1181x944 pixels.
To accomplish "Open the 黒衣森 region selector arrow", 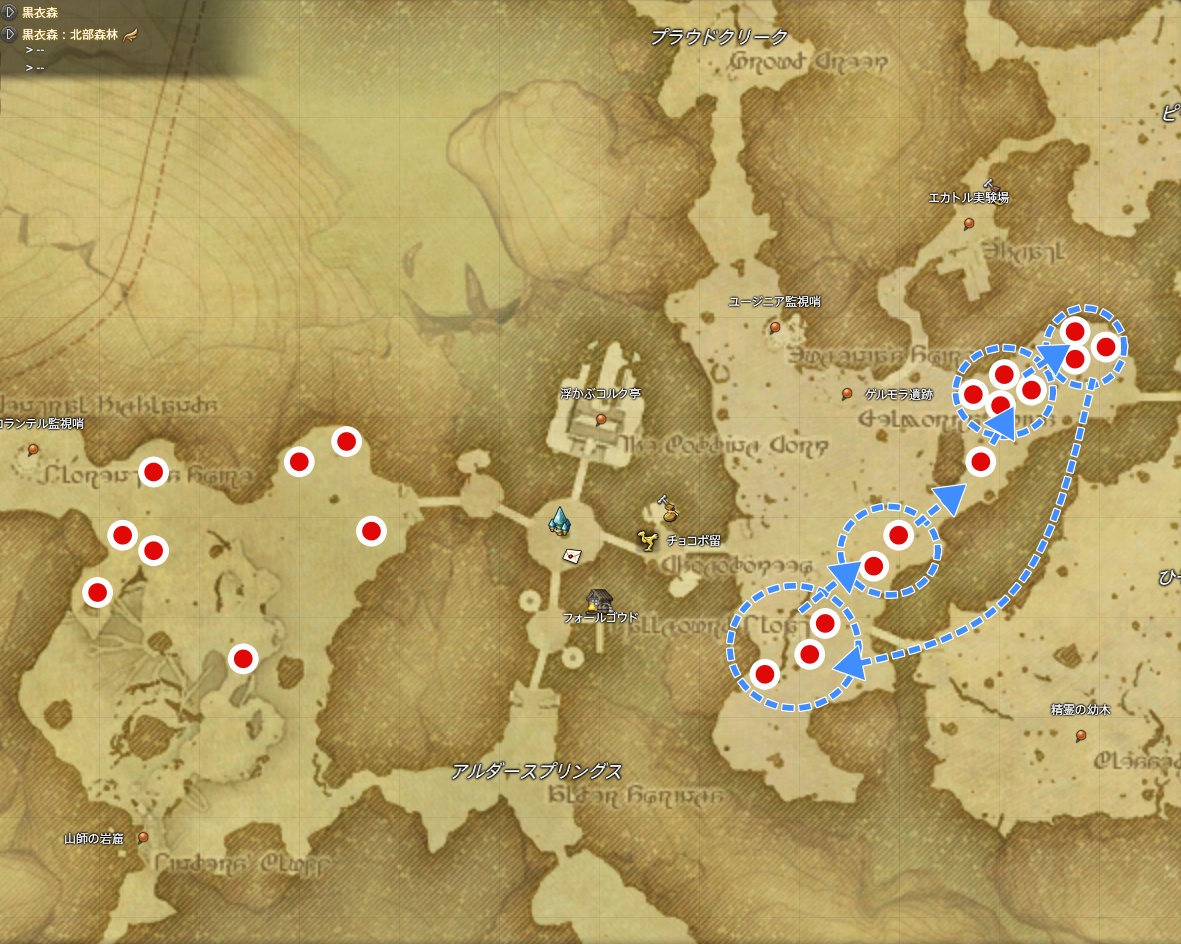I will tap(10, 13).
